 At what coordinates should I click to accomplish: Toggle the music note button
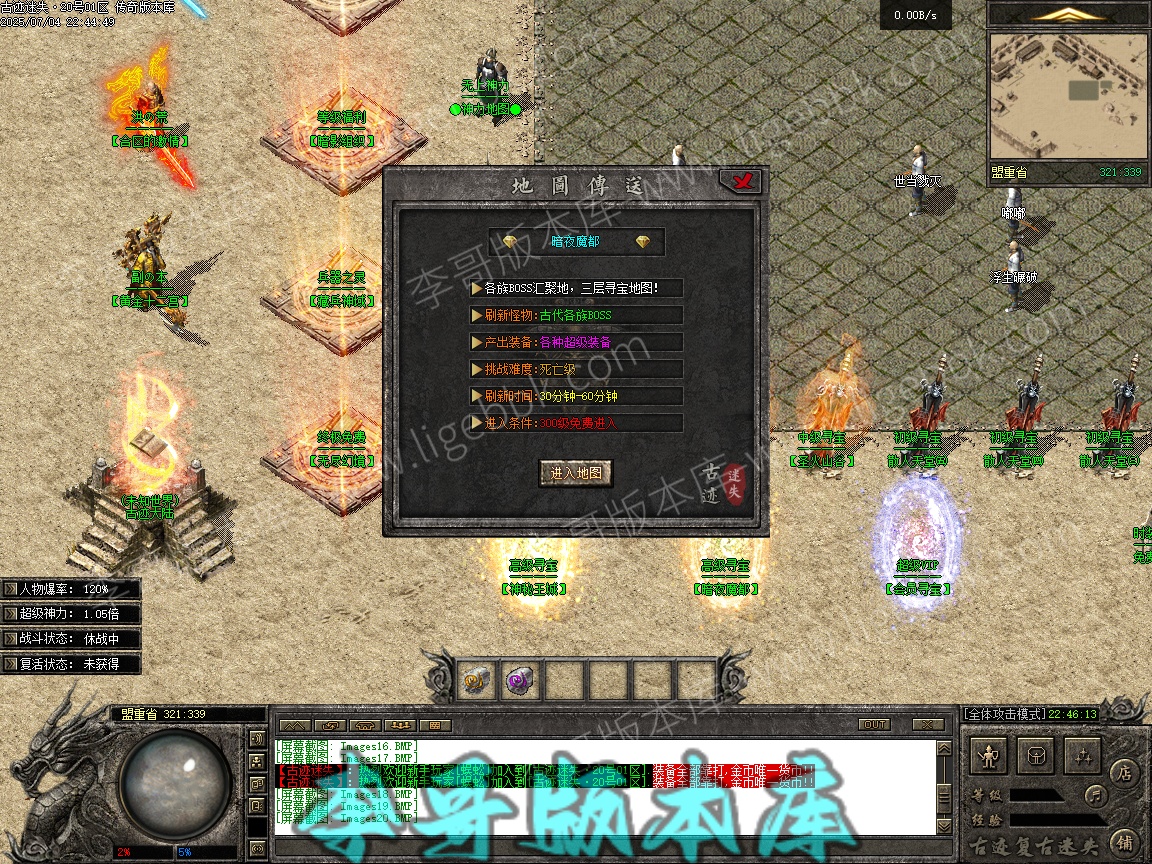pyautogui.click(x=1097, y=796)
